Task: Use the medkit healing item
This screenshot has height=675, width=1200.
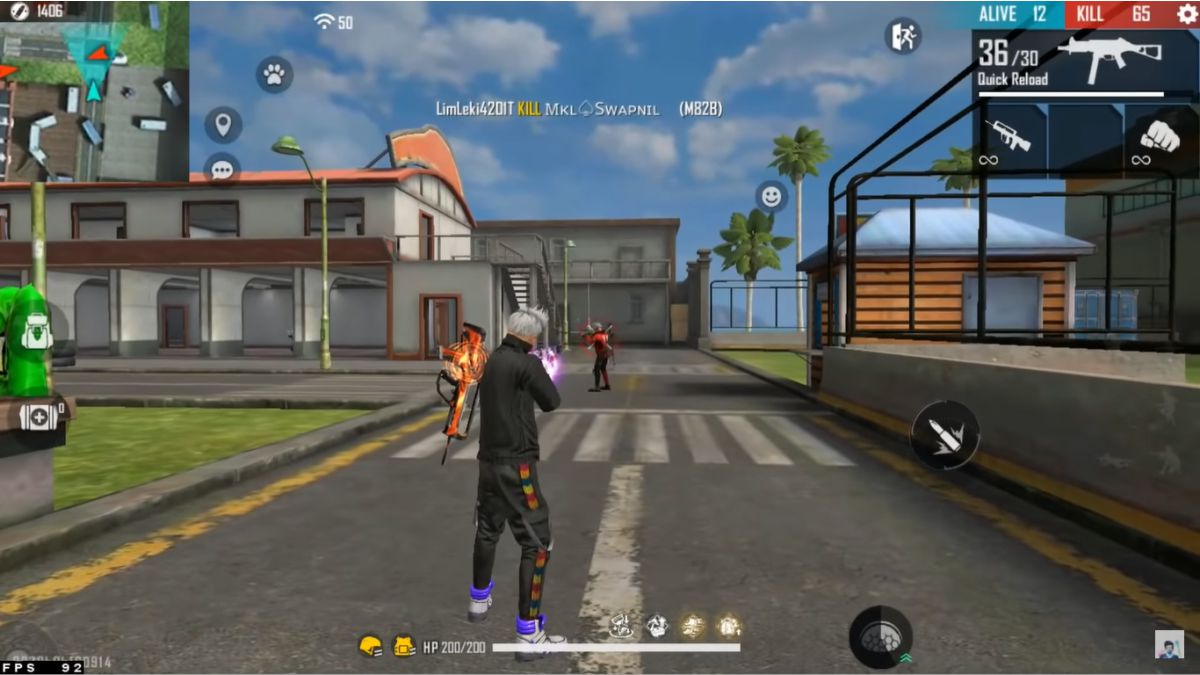Action: click(40, 415)
